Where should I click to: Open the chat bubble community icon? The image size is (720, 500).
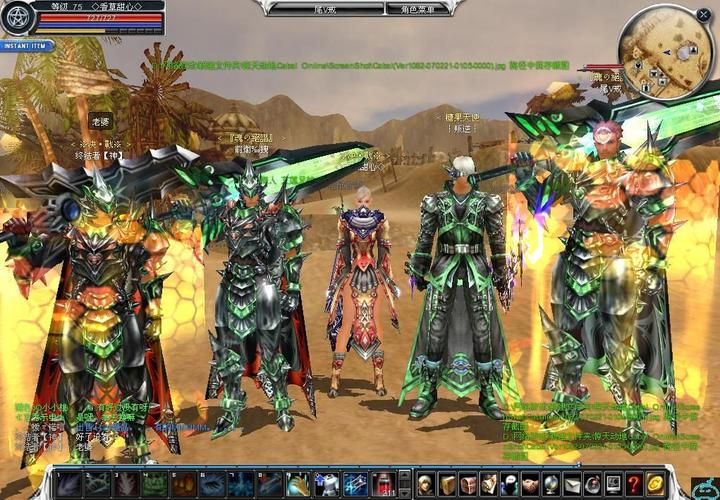point(508,483)
